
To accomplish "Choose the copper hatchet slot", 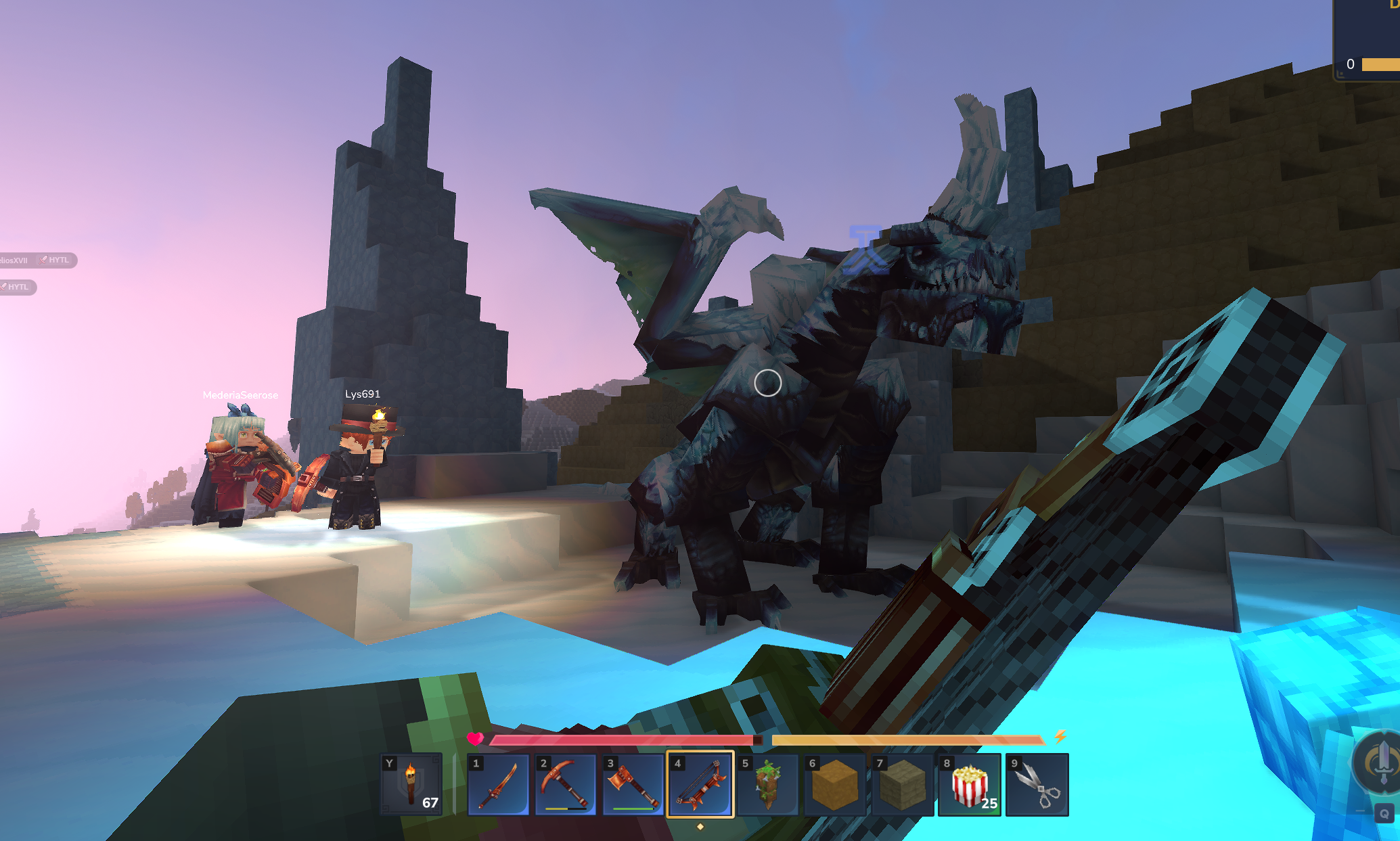I will coord(633,785).
